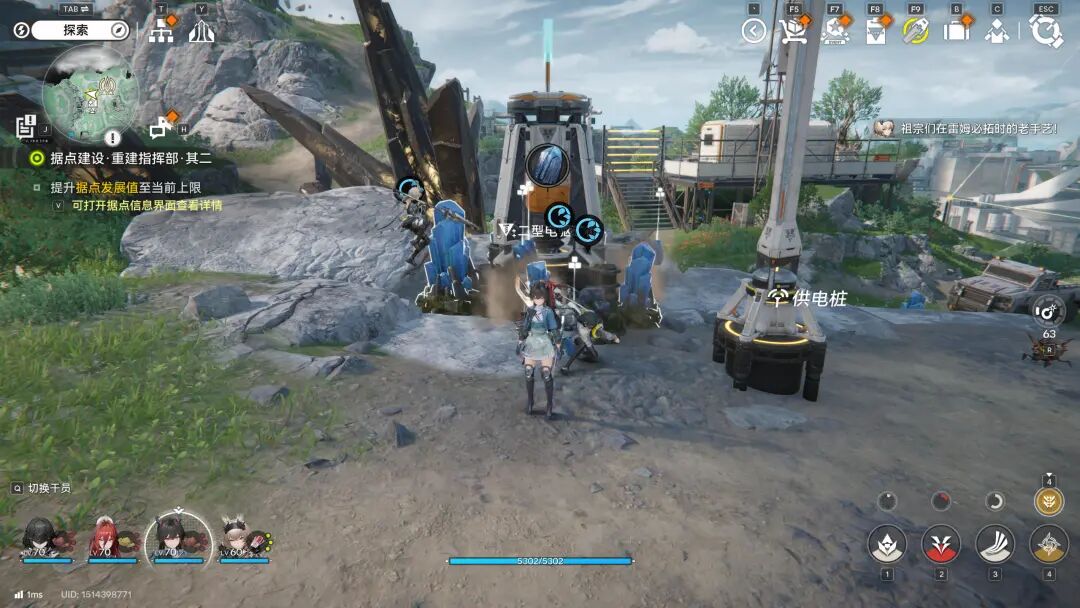
Task: Open the backpack suitcase icon
Action: (x=956, y=31)
